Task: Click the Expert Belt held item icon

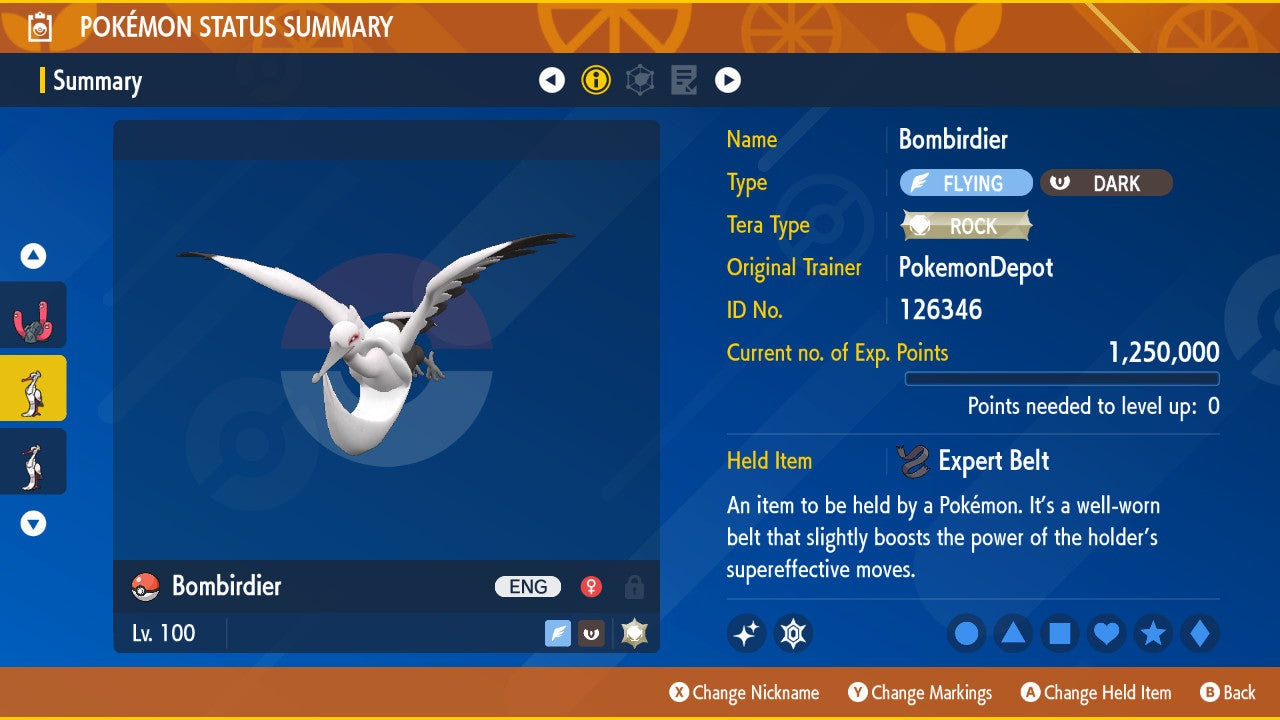Action: 912,461
